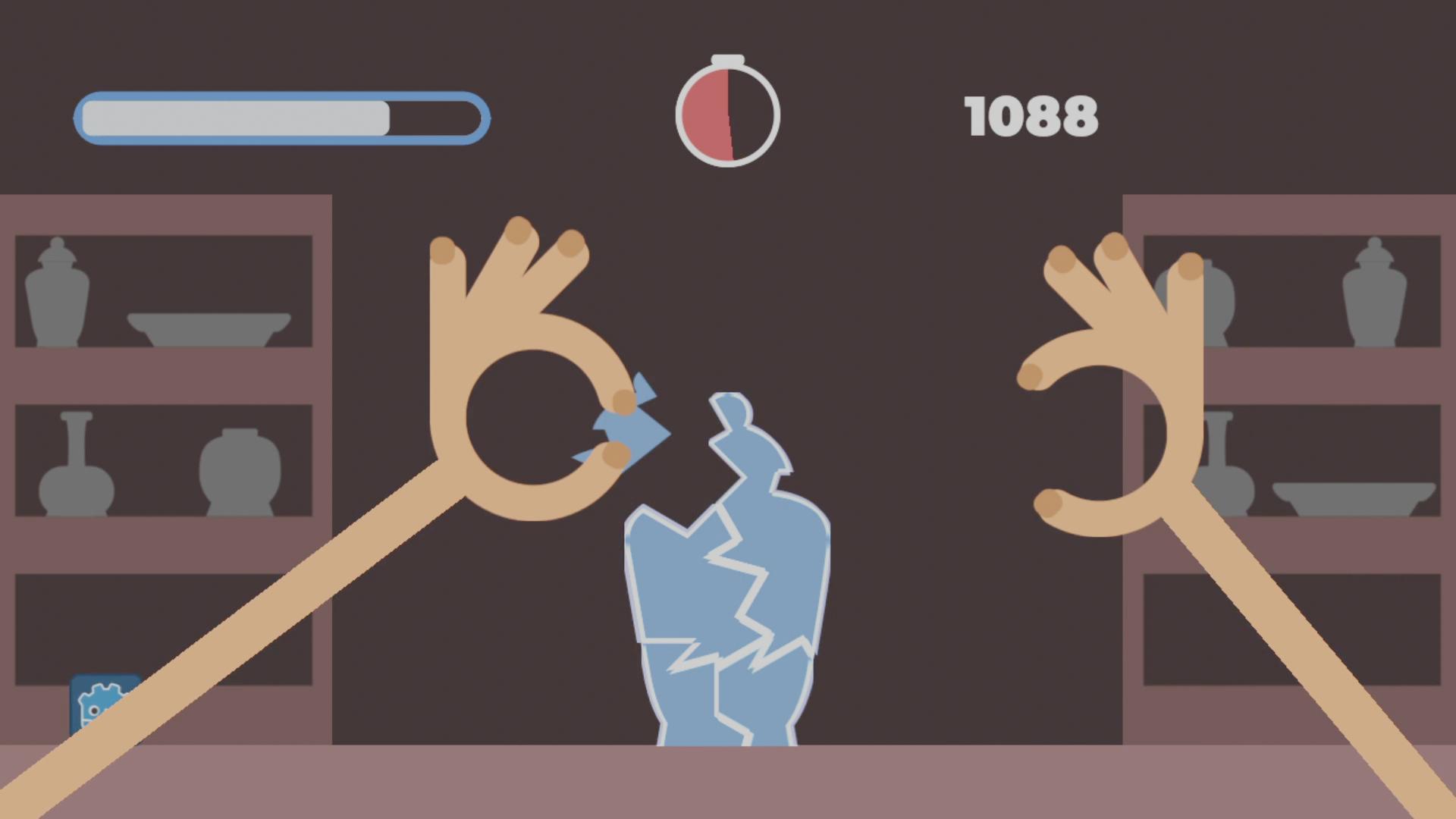Screen dimensions: 1456x819
Task: Select the score display showing 1088
Action: [x=1031, y=115]
